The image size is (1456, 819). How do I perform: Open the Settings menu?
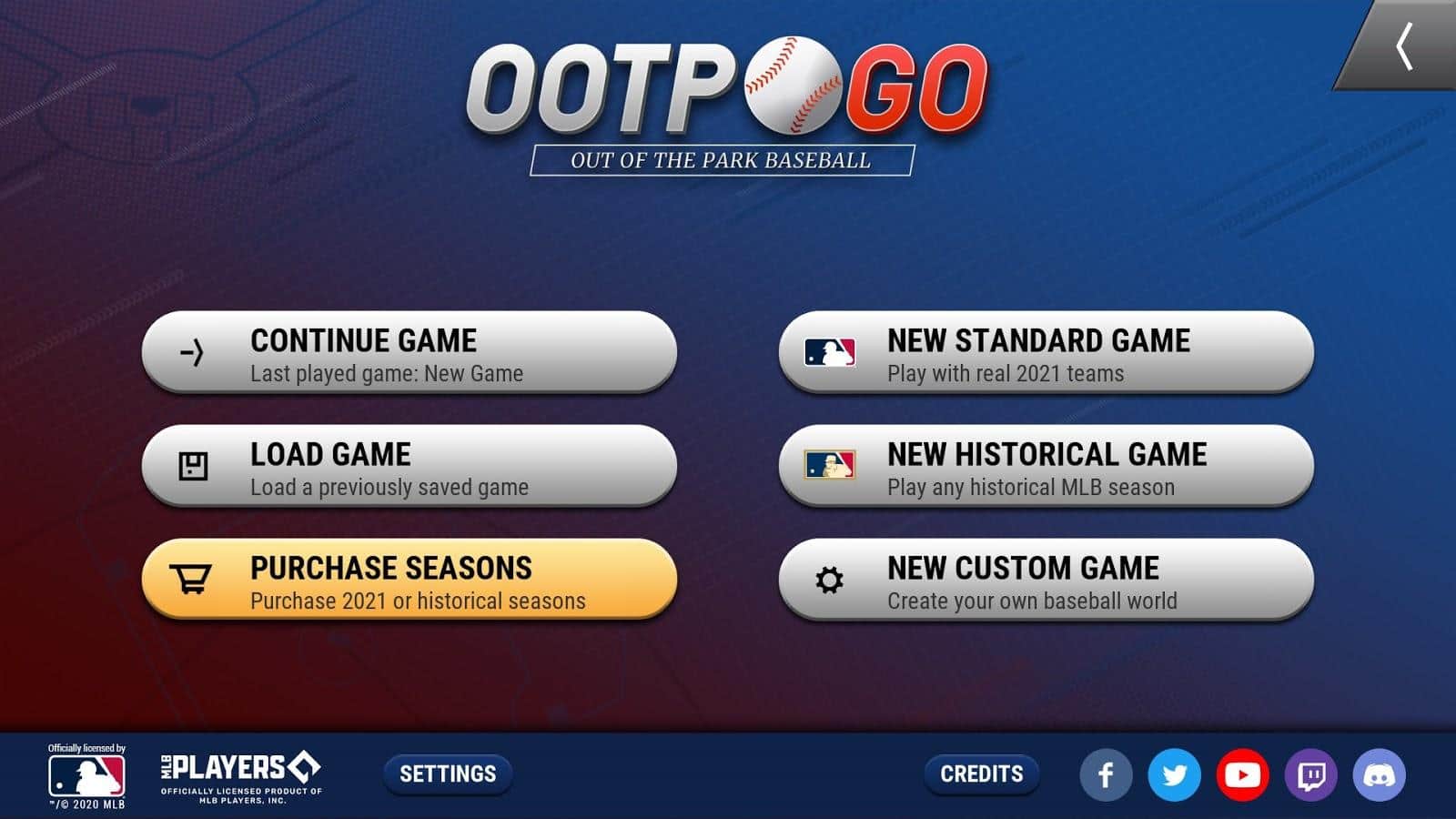(x=447, y=774)
